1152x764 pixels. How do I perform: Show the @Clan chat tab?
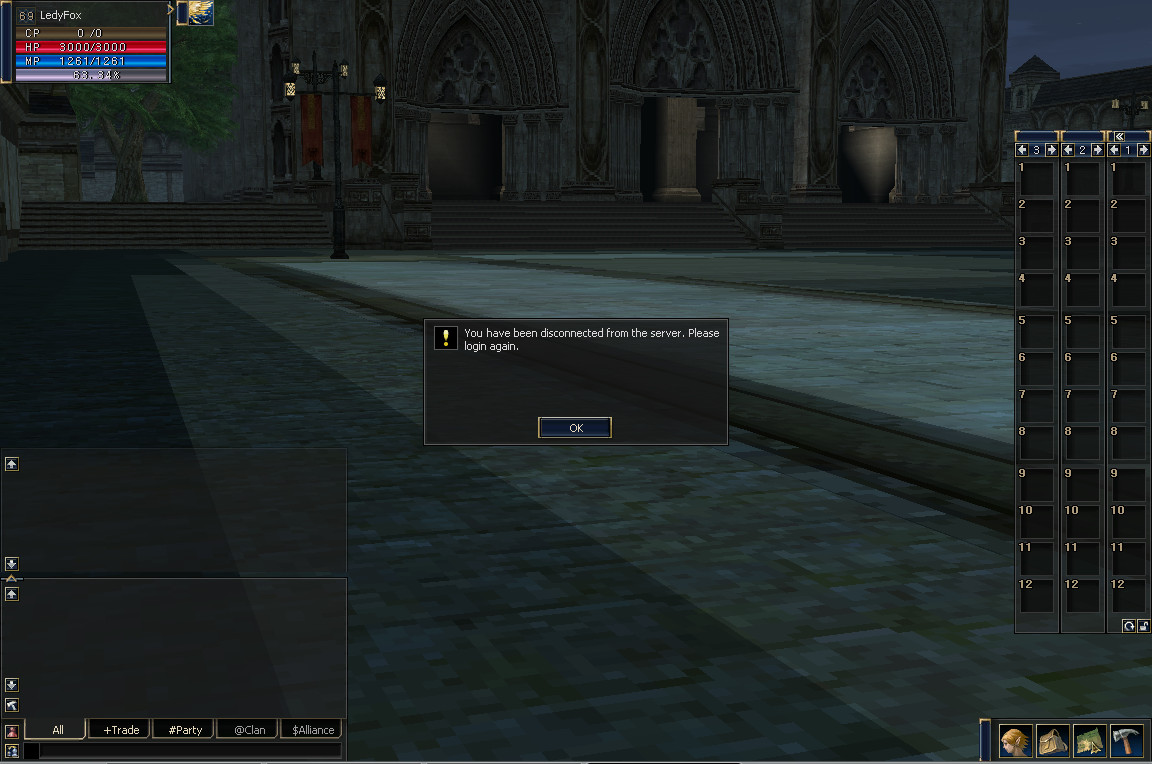tap(249, 730)
